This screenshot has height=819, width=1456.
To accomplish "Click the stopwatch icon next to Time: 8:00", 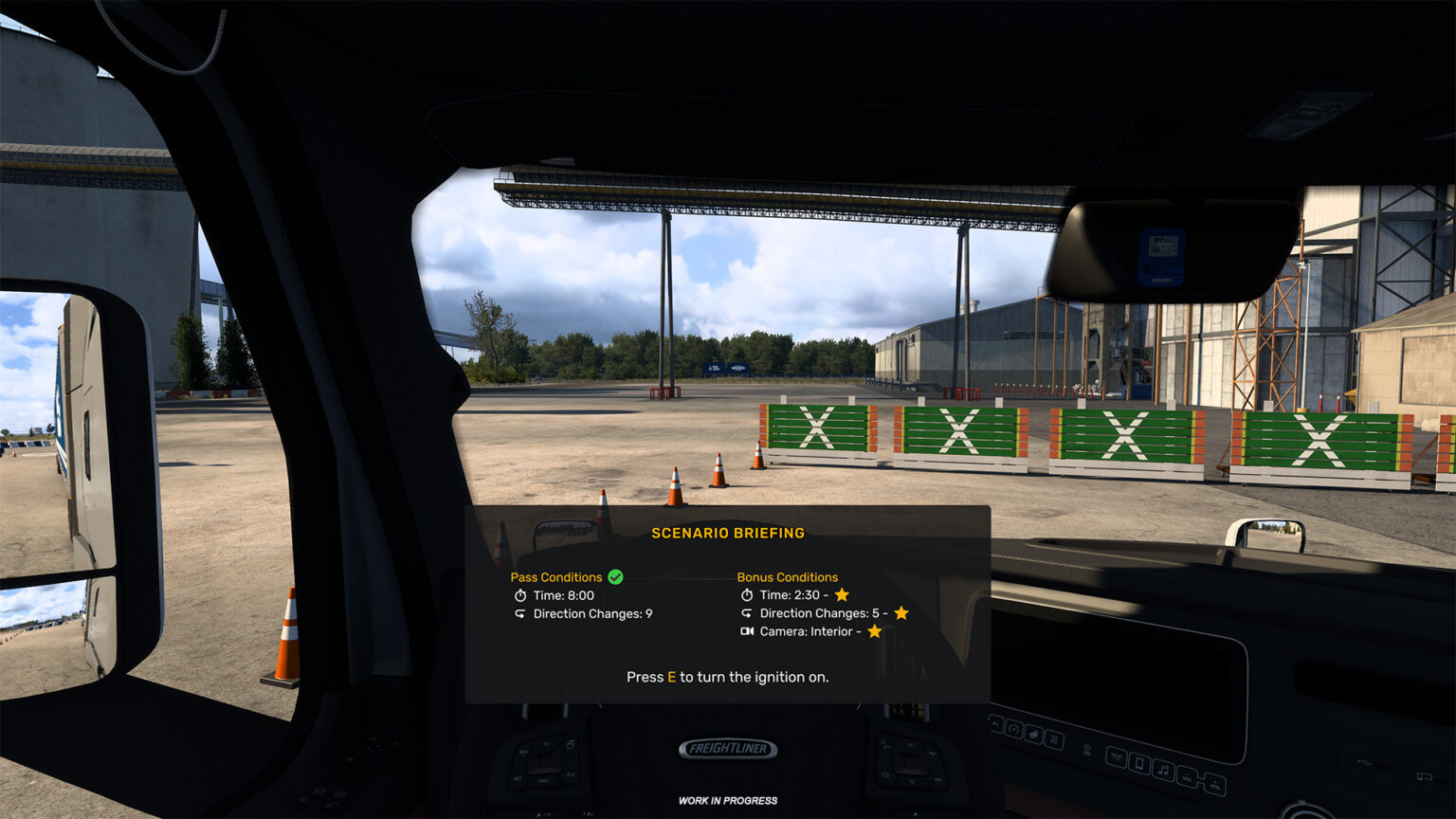I will tap(520, 595).
